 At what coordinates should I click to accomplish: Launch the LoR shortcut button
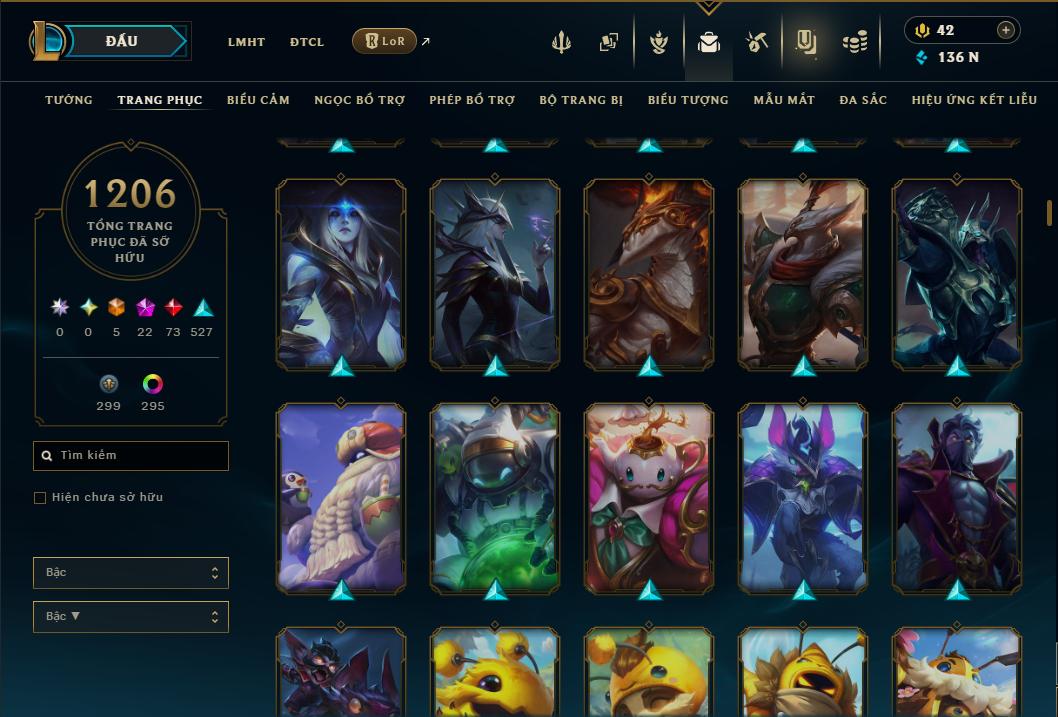[384, 41]
